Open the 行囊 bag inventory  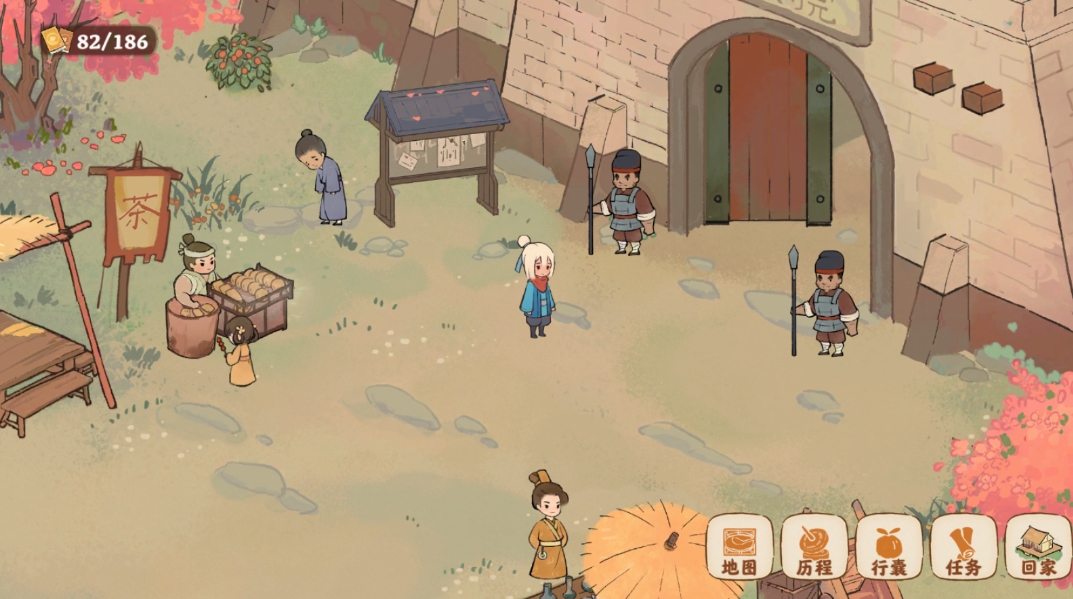pos(888,547)
